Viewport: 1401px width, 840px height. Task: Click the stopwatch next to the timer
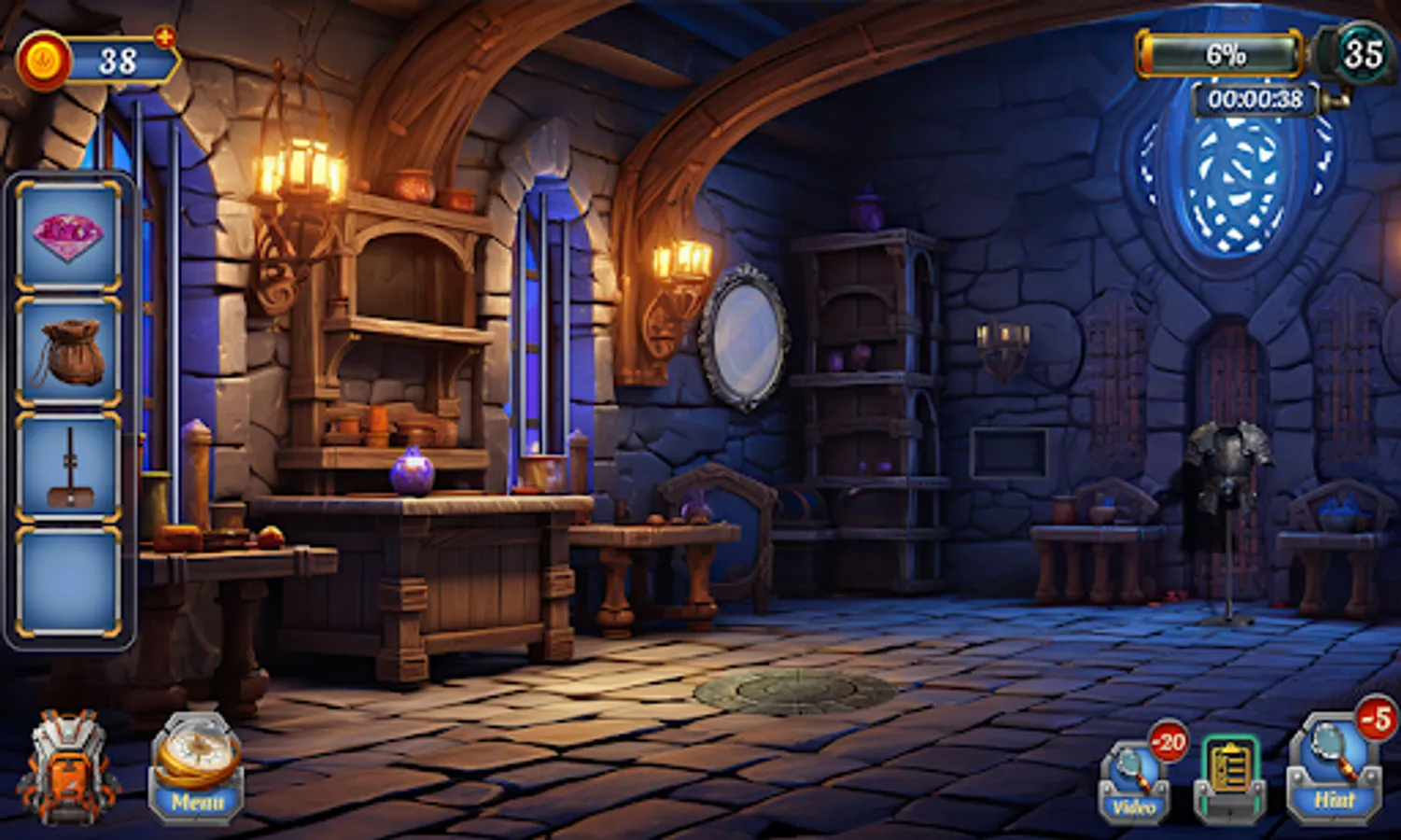[x=1333, y=102]
